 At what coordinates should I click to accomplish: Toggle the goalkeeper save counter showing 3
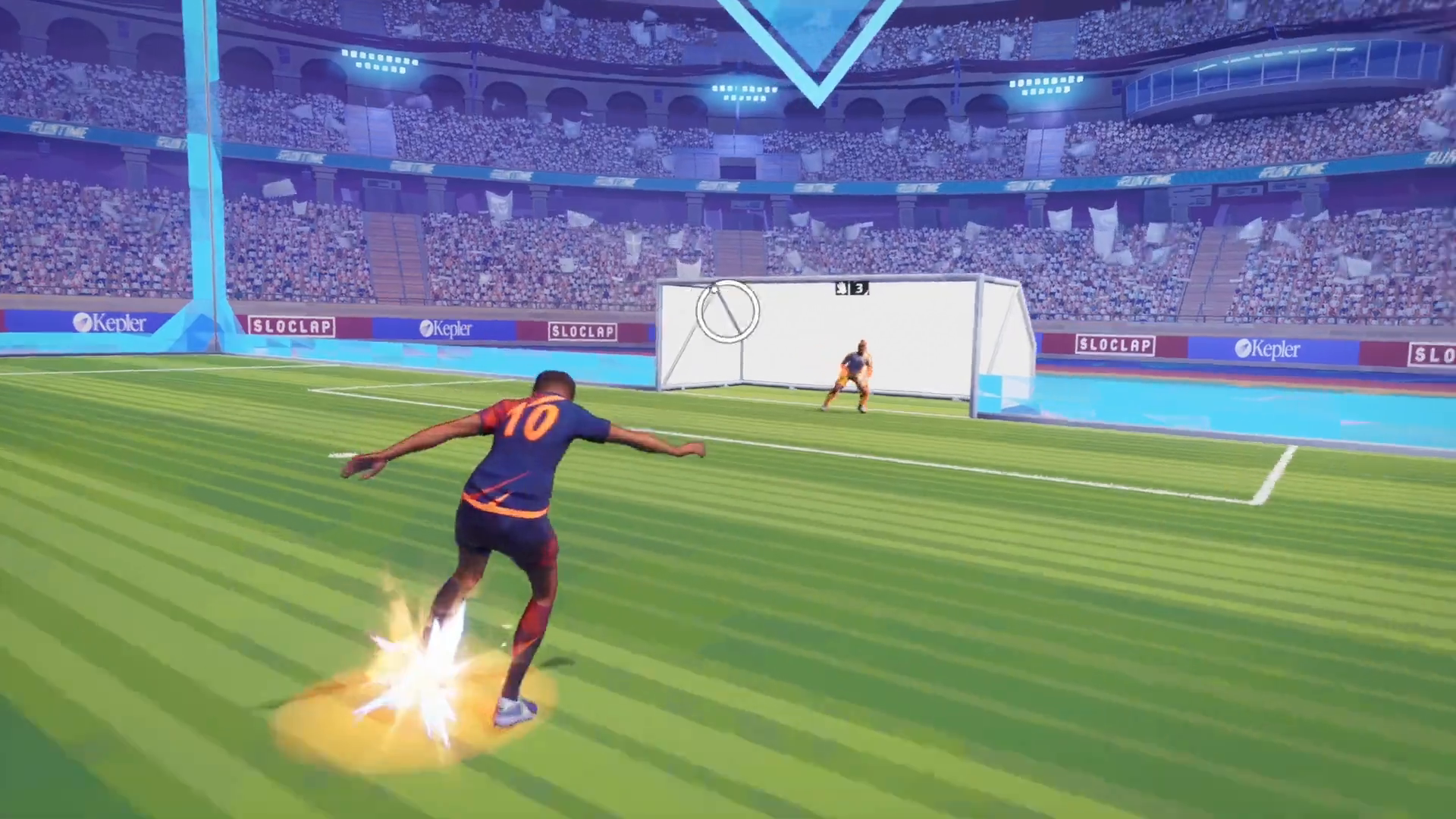tap(861, 289)
